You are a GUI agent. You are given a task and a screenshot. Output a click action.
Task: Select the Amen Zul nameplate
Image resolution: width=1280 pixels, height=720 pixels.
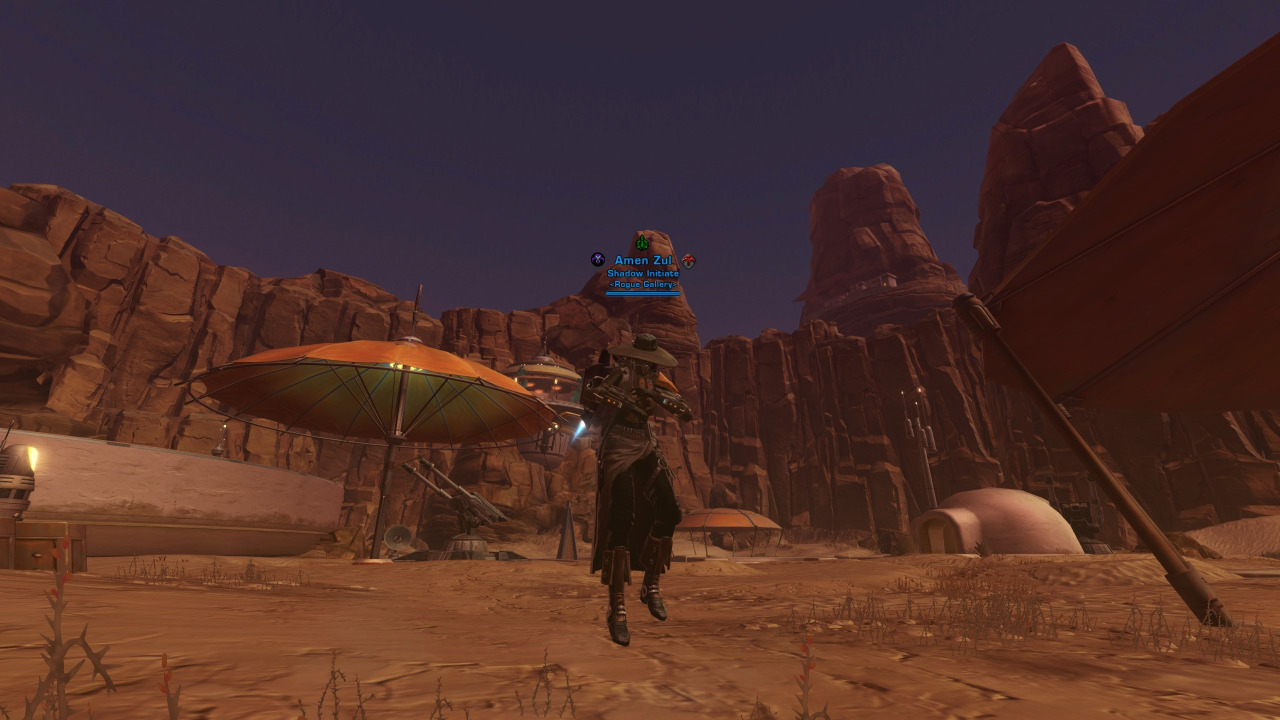point(642,261)
